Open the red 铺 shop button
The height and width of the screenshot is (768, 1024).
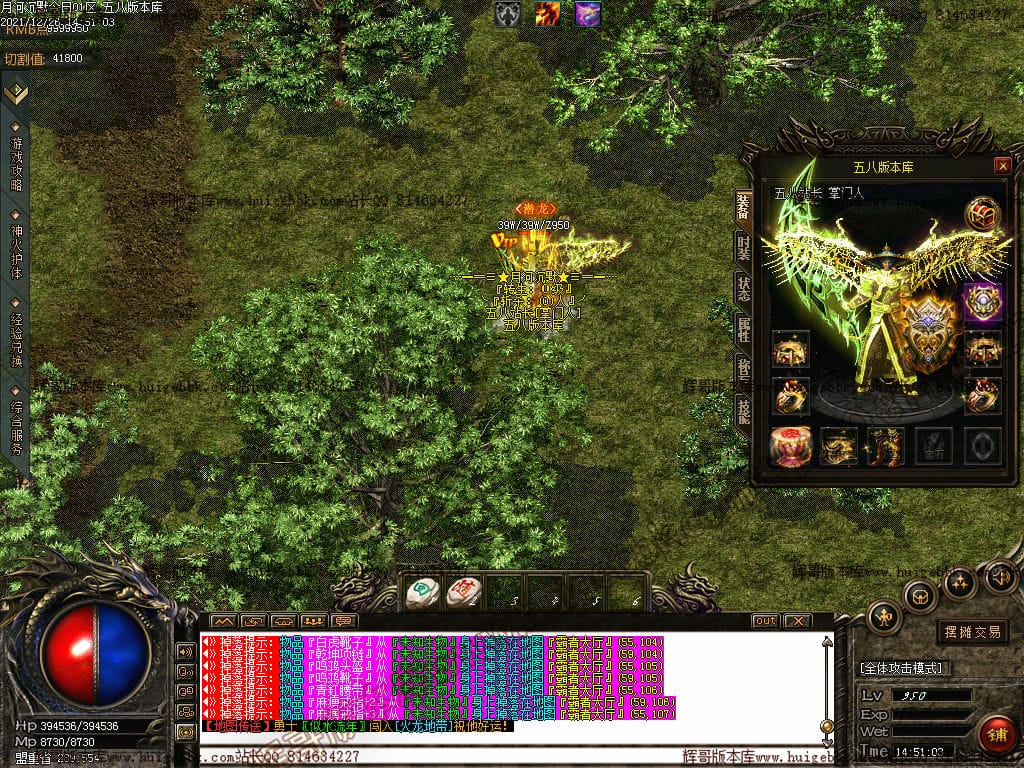(996, 735)
